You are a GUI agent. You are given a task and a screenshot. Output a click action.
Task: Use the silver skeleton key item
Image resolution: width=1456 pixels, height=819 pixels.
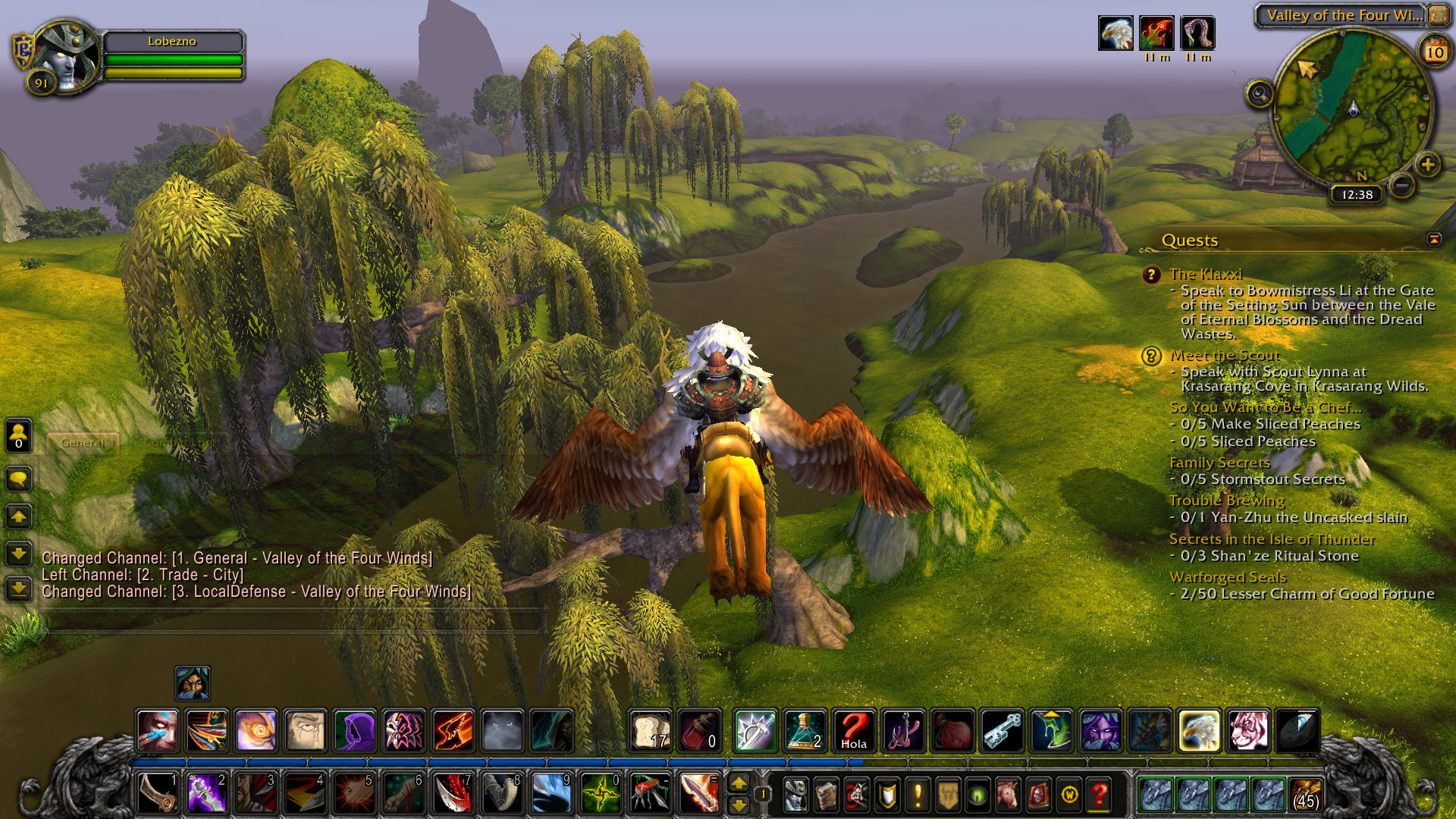tap(1002, 730)
